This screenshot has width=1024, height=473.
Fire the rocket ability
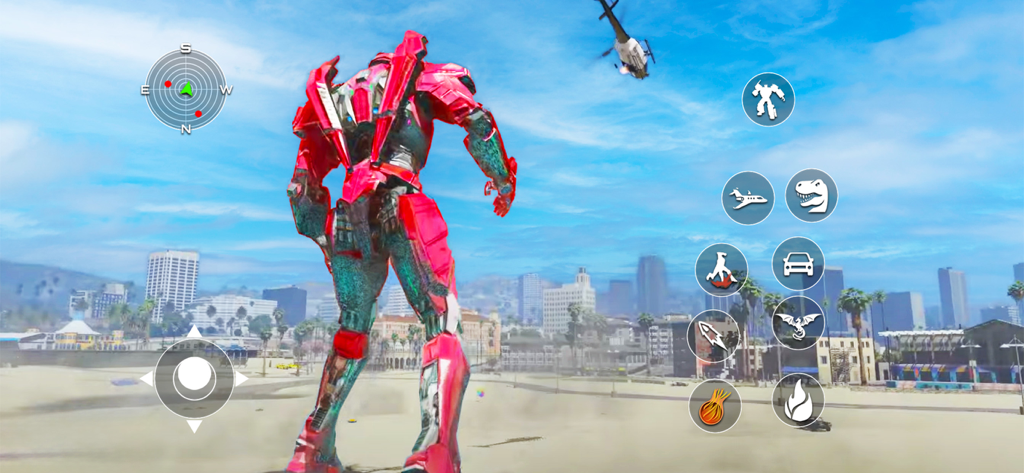[x=714, y=335]
